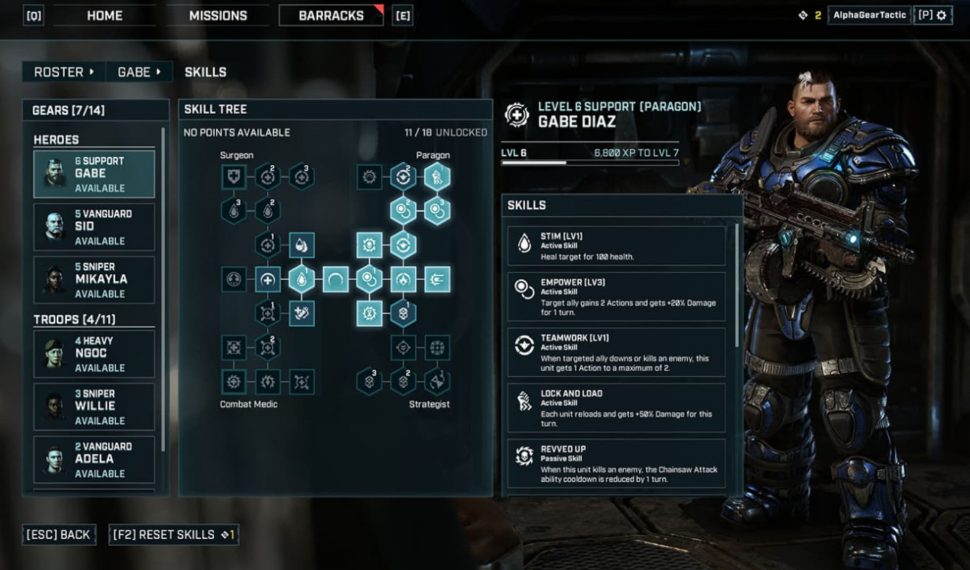The image size is (970, 570).
Task: Click the Back button
Action: 61,535
